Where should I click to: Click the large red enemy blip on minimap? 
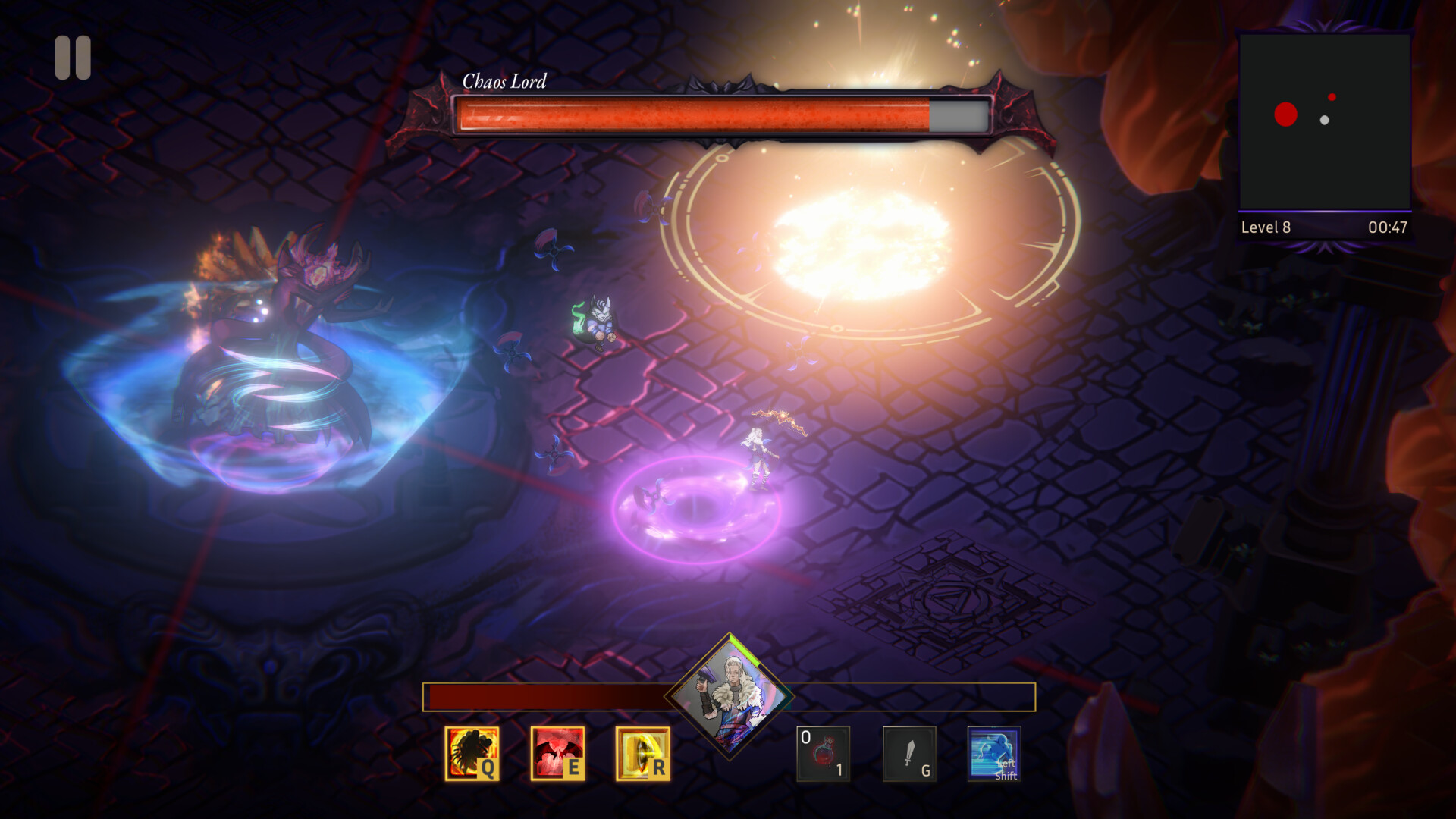tap(1285, 114)
